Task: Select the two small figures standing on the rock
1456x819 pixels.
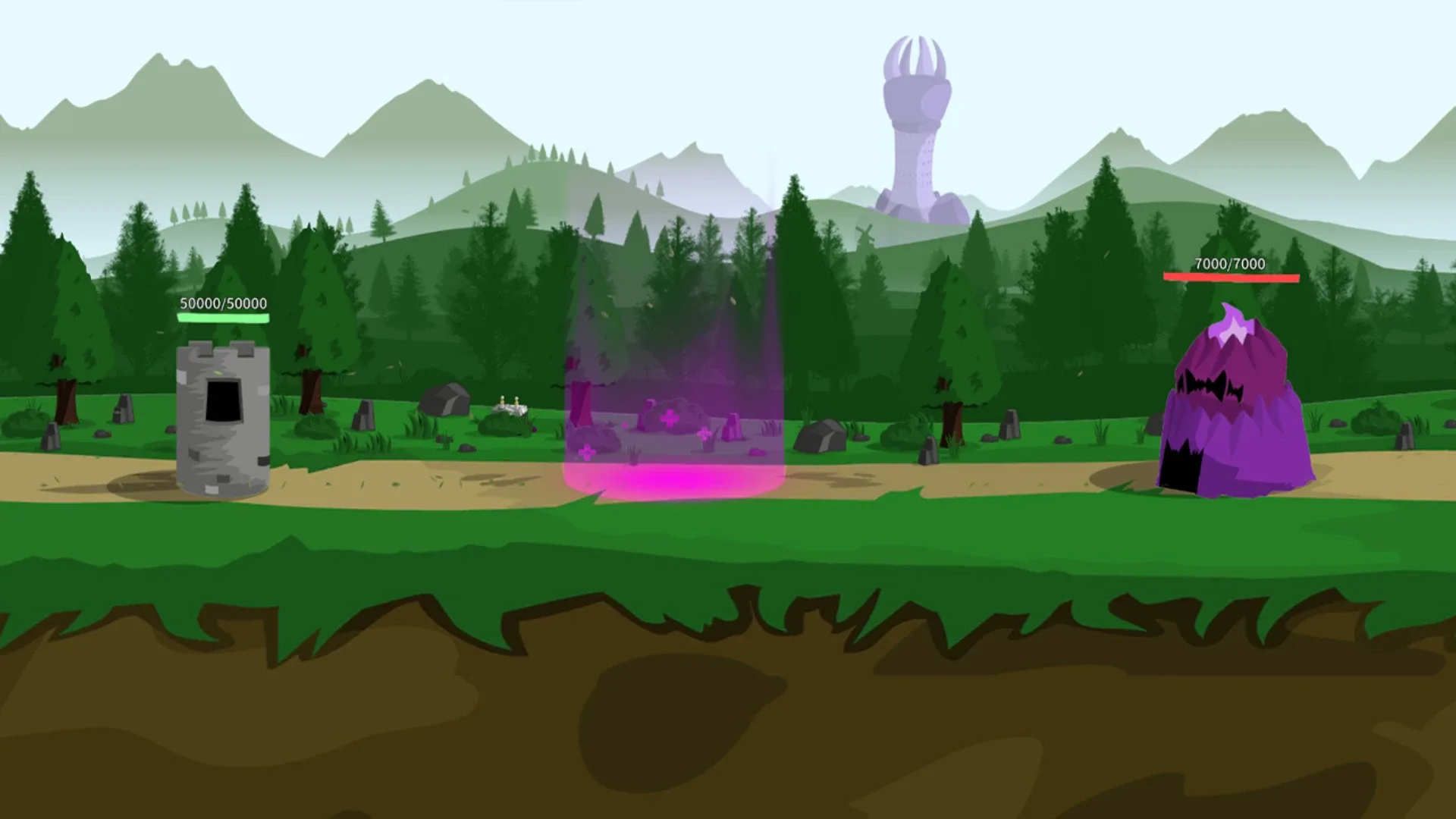Action: [510, 402]
